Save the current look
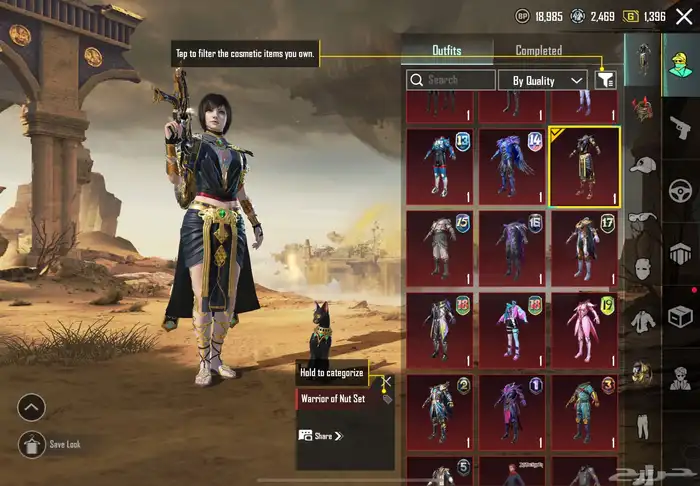Screen dimensions: 700x486 coord(32,444)
